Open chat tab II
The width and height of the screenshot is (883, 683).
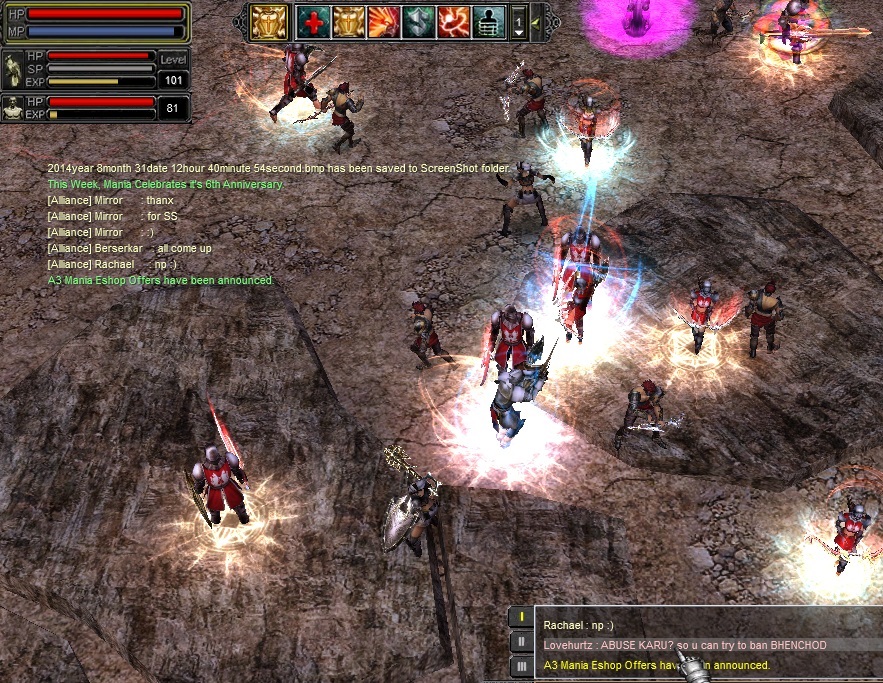[x=520, y=641]
